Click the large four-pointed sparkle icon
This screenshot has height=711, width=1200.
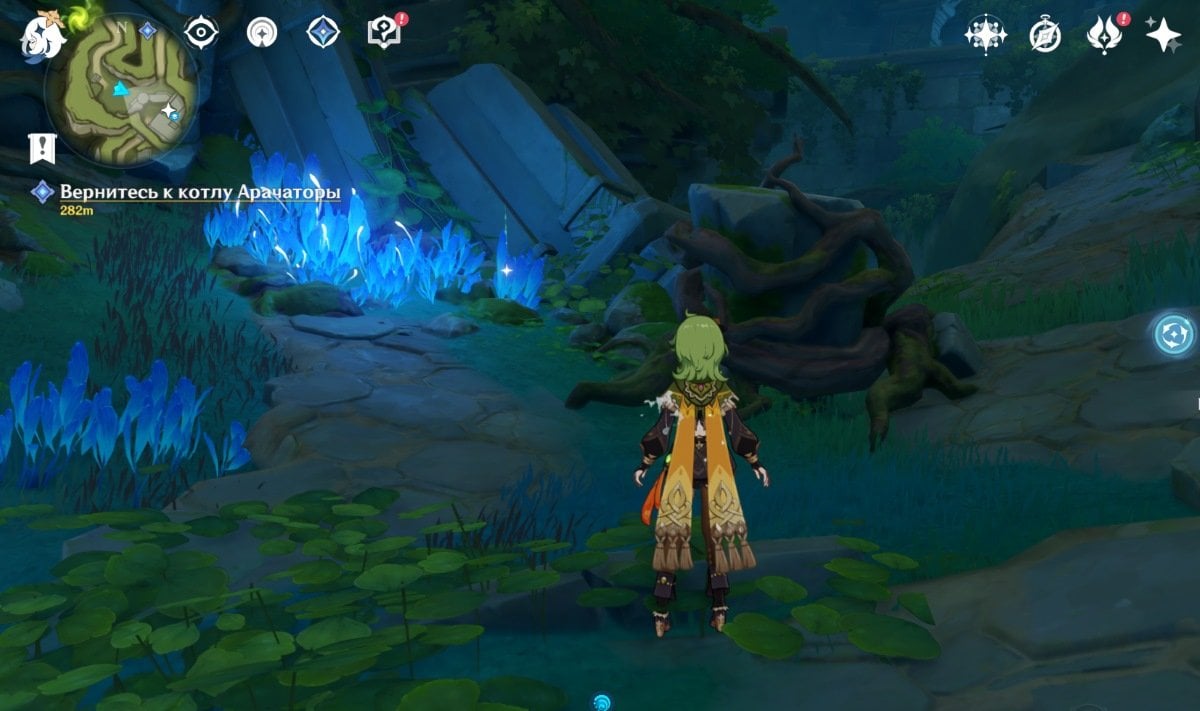click(x=1164, y=35)
